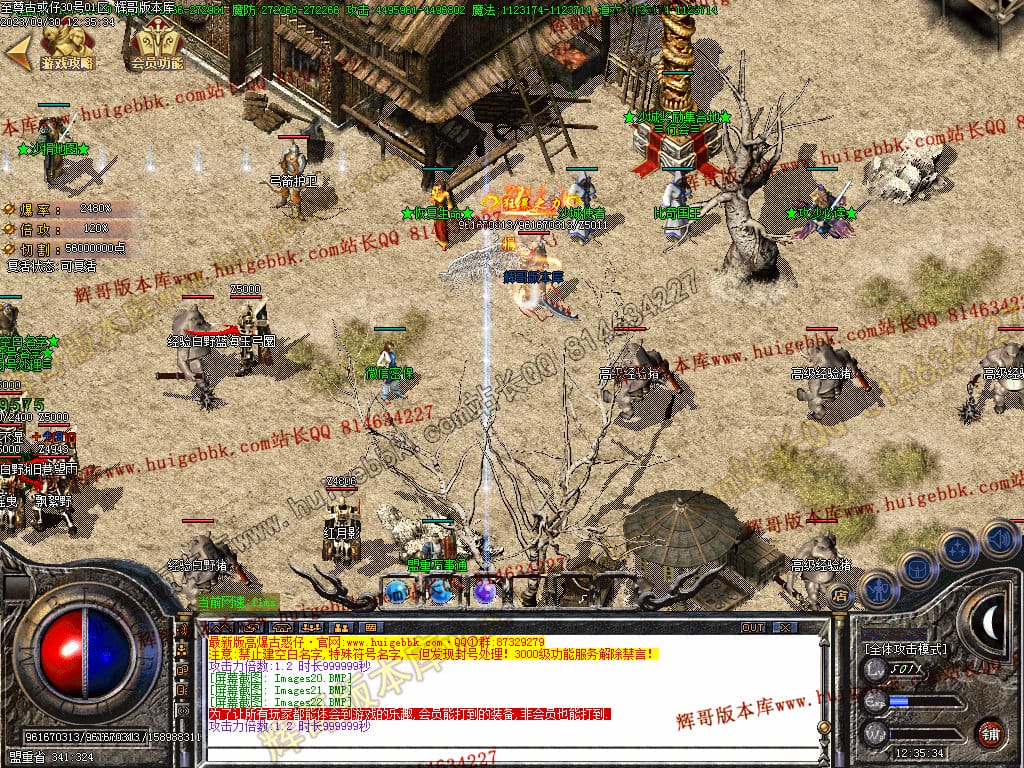Collapse the top icons with the gold arrow
This screenshot has height=768, width=1024.
17,47
